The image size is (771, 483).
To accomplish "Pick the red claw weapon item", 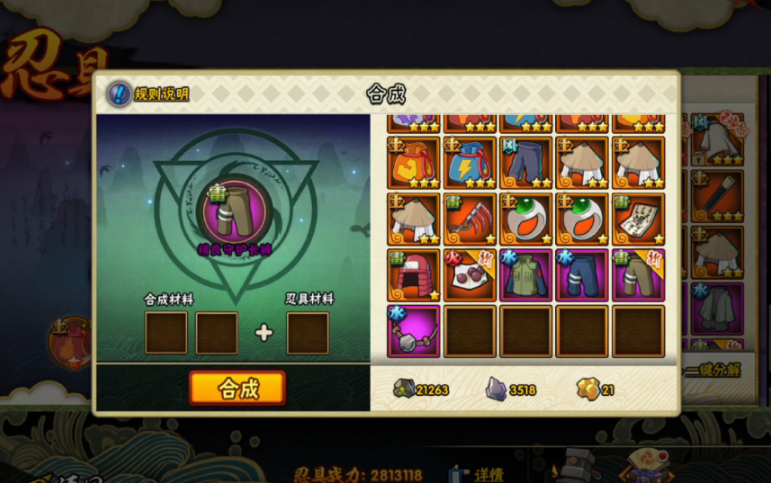I will point(470,218).
